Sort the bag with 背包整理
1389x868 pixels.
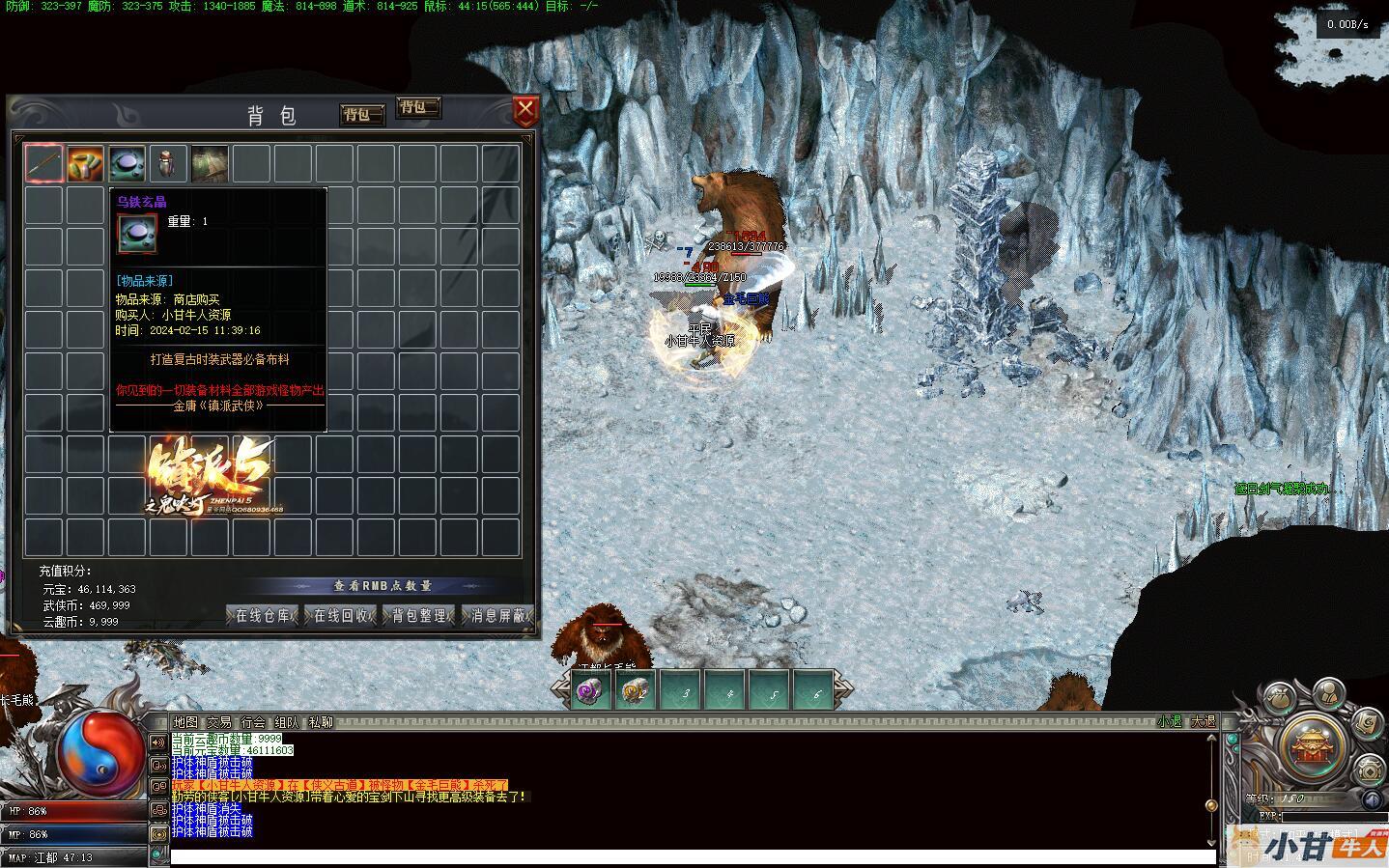419,615
